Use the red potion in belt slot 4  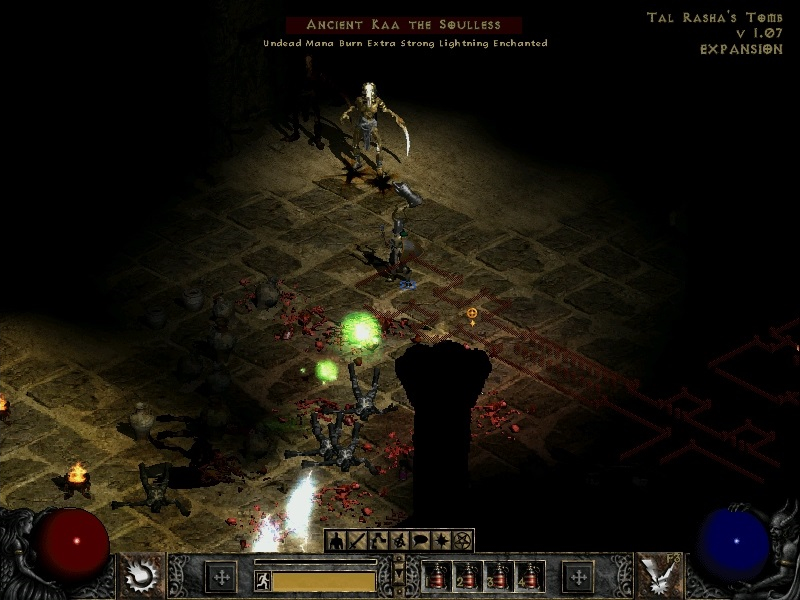[x=530, y=577]
